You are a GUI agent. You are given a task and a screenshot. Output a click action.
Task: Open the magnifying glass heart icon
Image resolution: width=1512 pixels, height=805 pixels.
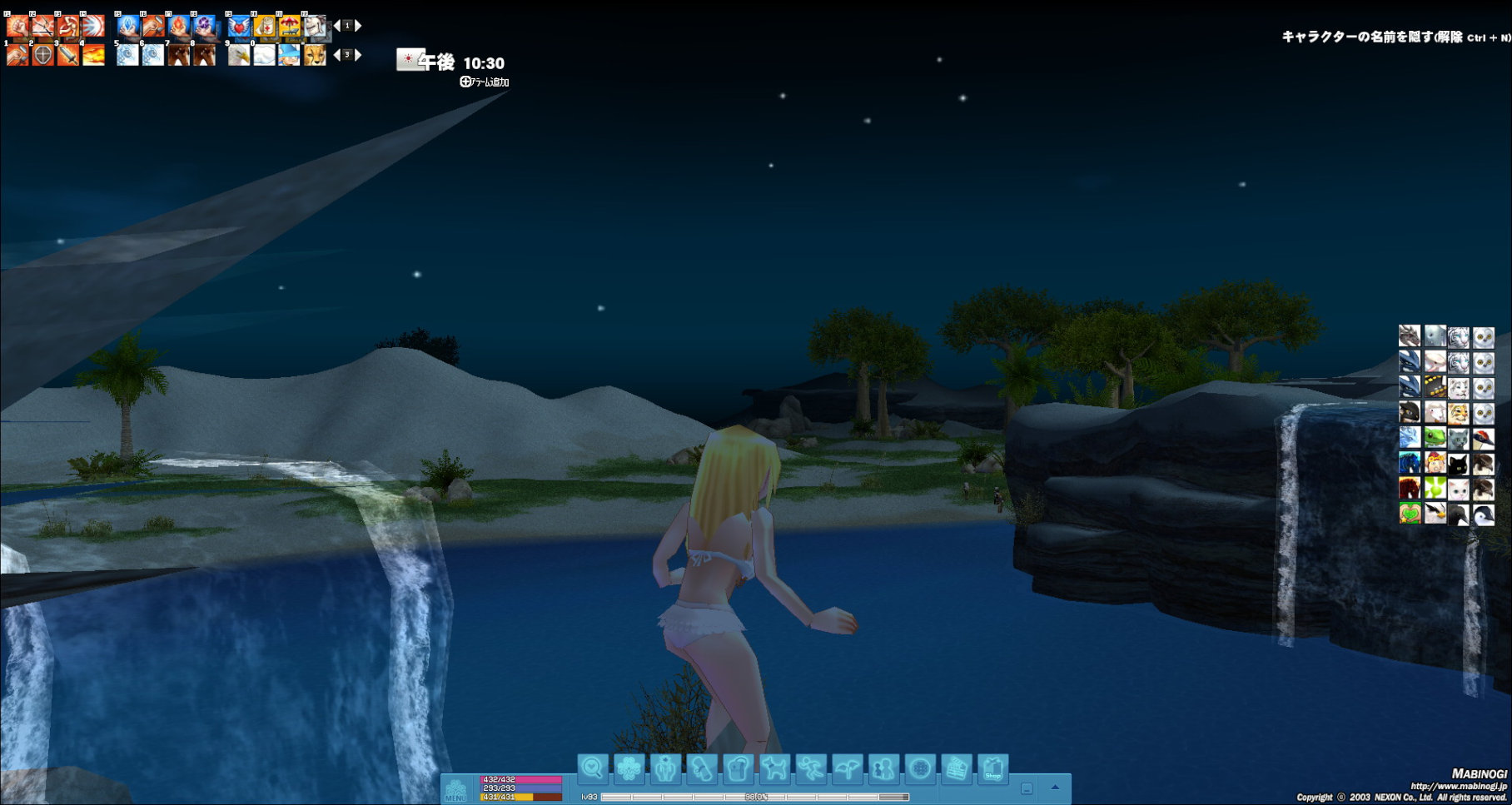(x=593, y=768)
